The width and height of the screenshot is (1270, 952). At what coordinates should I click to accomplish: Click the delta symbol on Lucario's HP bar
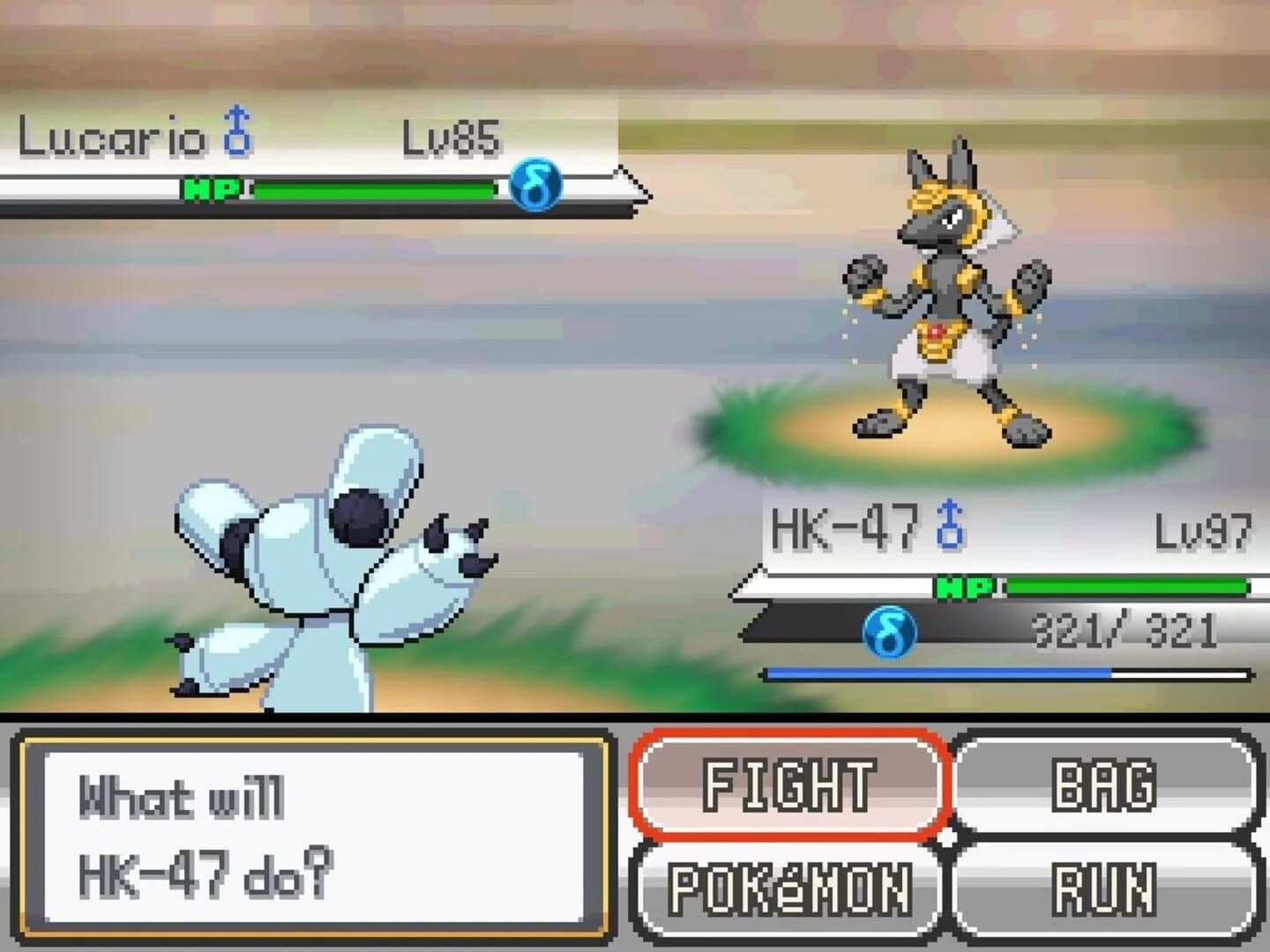538,185
